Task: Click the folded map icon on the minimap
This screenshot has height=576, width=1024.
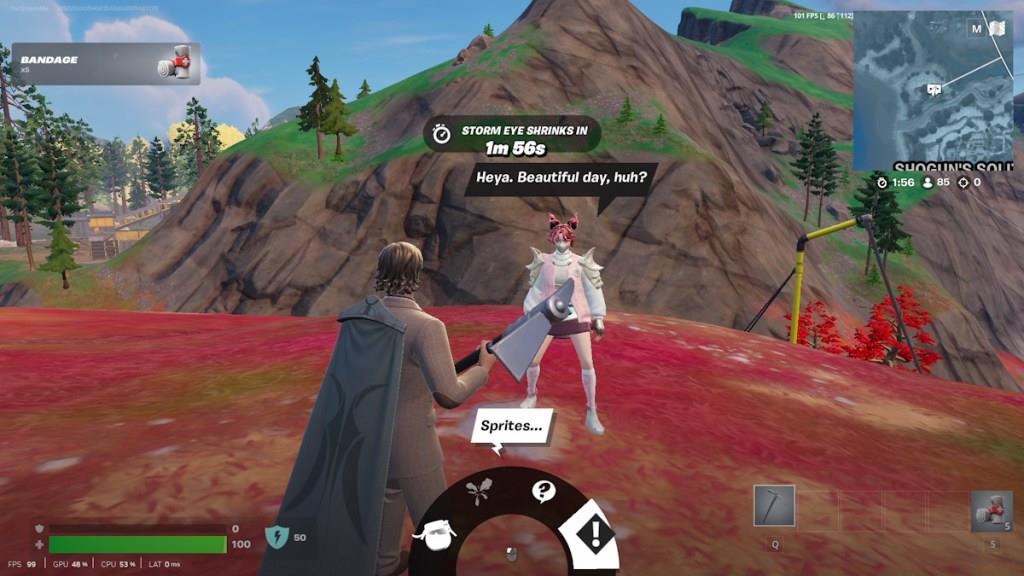Action: tap(997, 28)
